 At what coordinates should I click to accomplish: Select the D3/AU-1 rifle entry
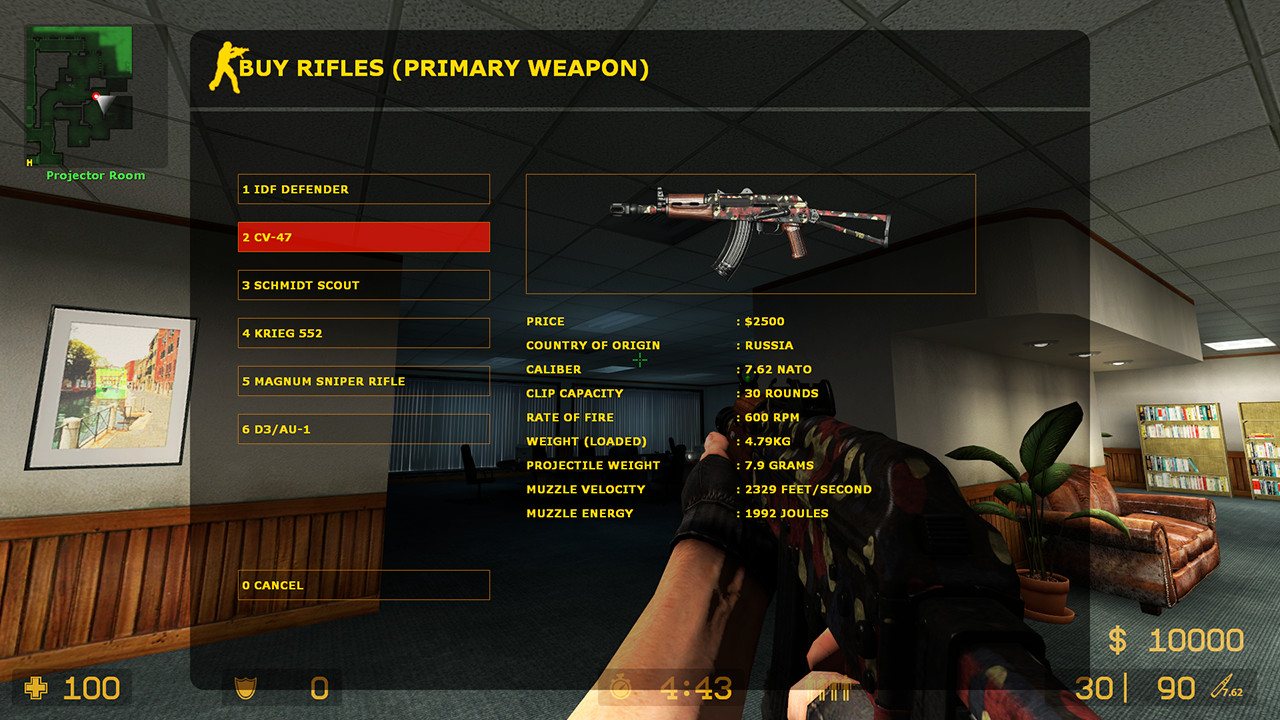(x=363, y=429)
